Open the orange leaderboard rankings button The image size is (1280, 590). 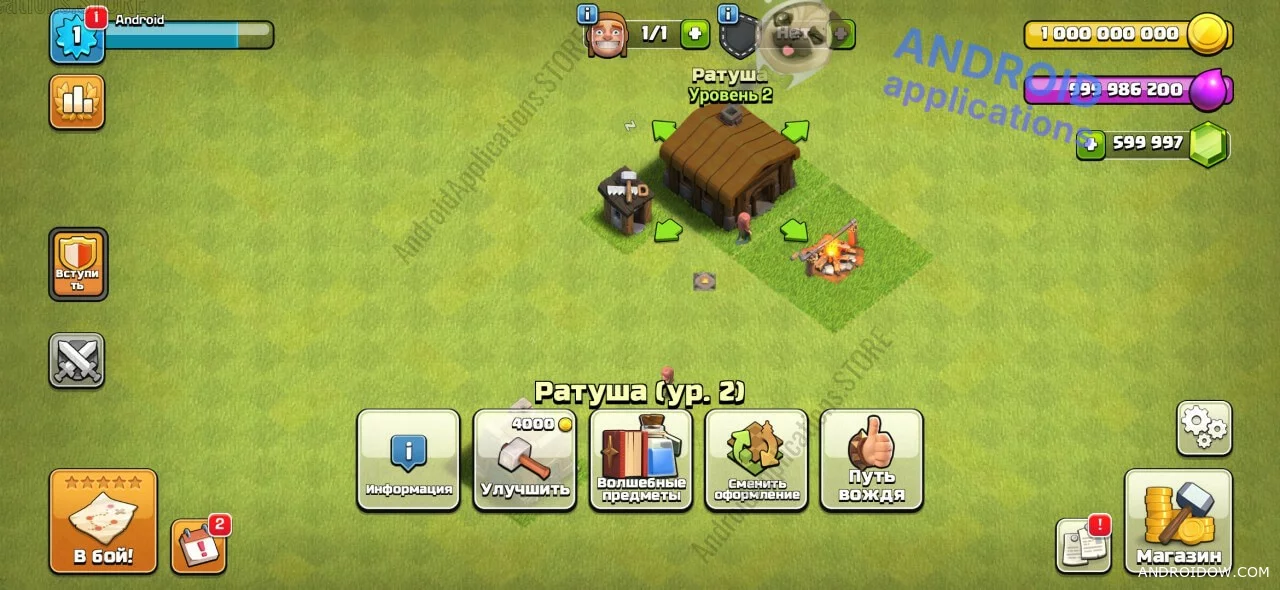point(77,102)
